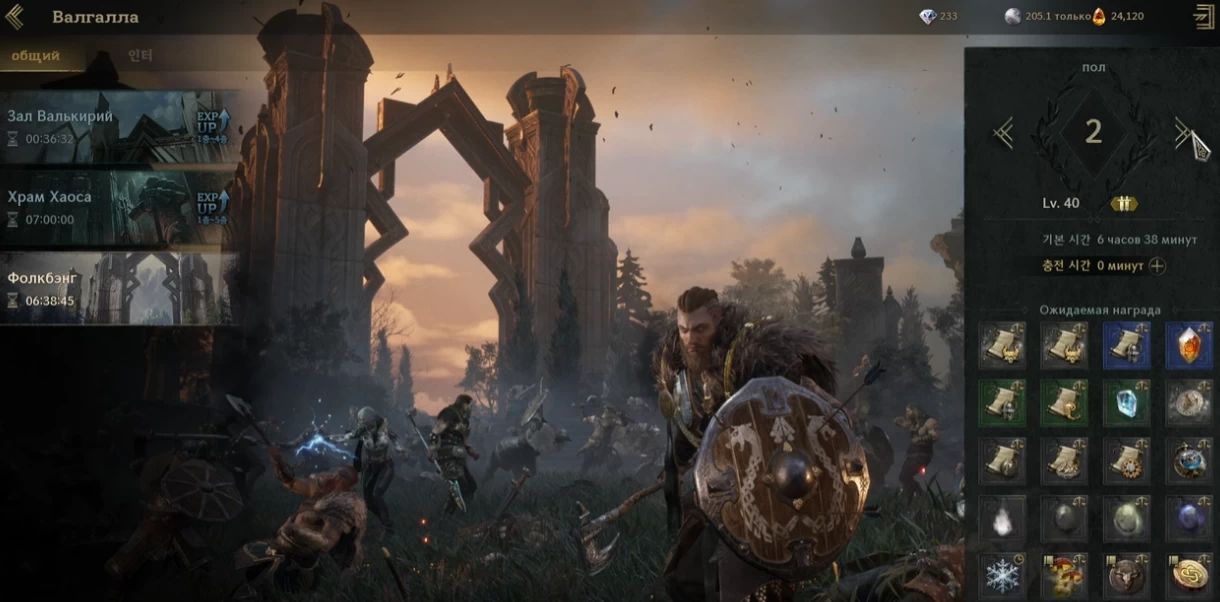The image size is (1220, 602).
Task: Select the Зал Валькирий dungeon entry
Action: click(x=118, y=127)
